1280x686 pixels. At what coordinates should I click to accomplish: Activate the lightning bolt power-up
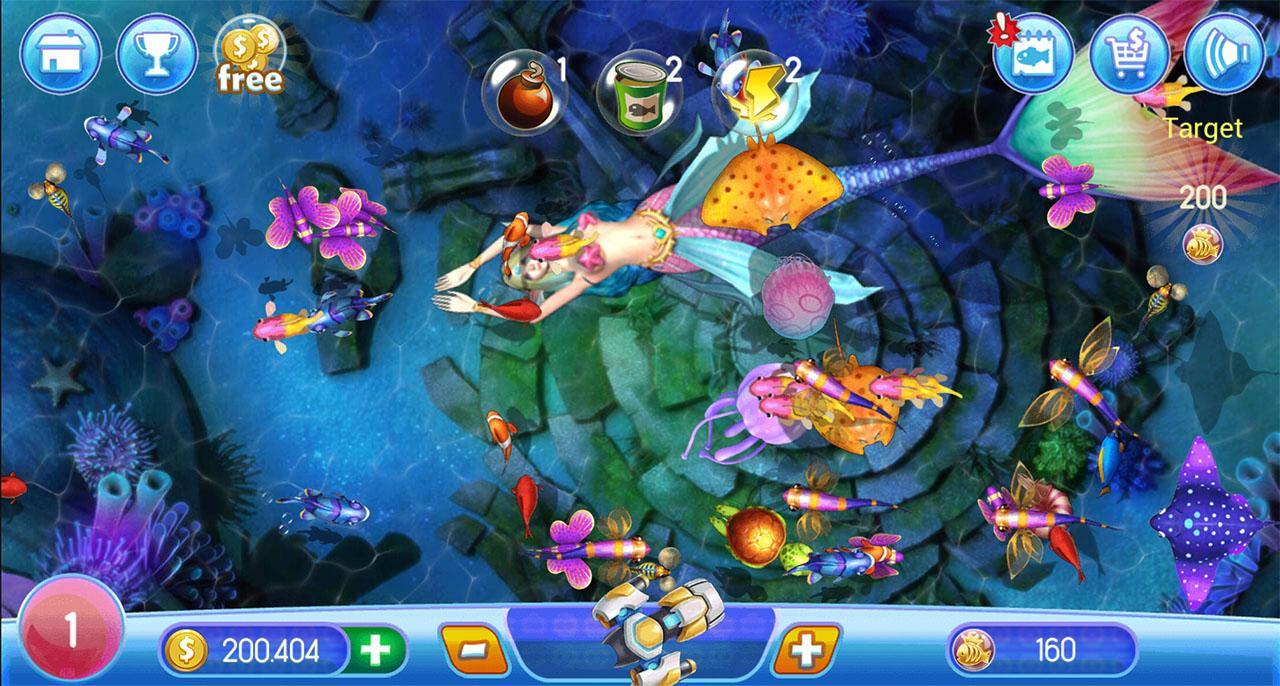752,88
